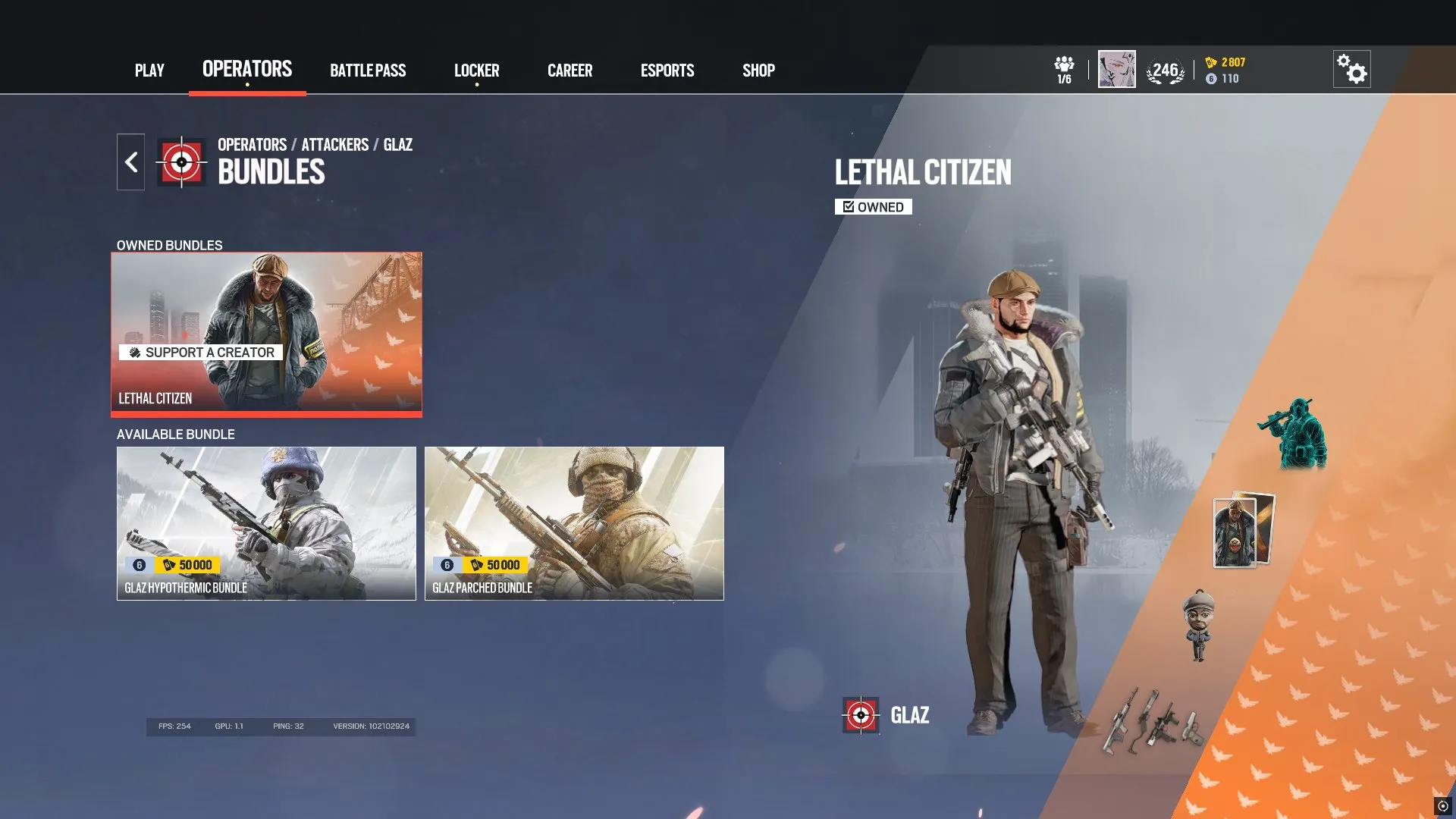Click the Support a Creator hands icon
This screenshot has height=819, width=1456.
135,353
